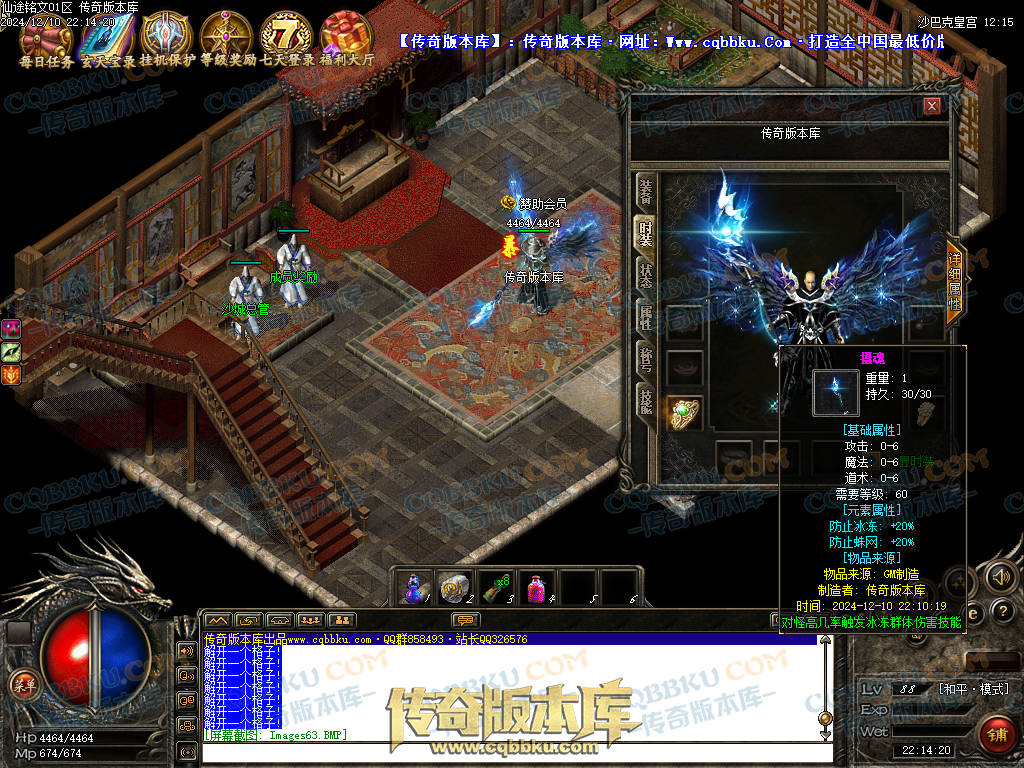The image size is (1024, 768).
Task: Switch to the 状态 status tab
Action: click(646, 275)
